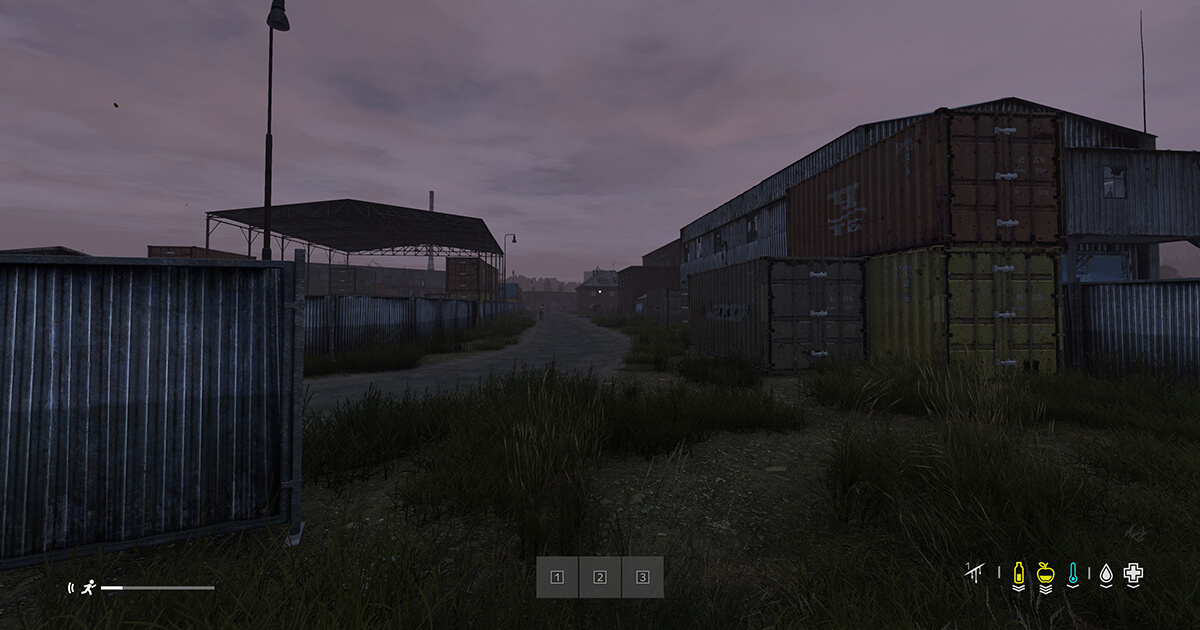
Task: Select hotbar slot 3
Action: click(643, 577)
